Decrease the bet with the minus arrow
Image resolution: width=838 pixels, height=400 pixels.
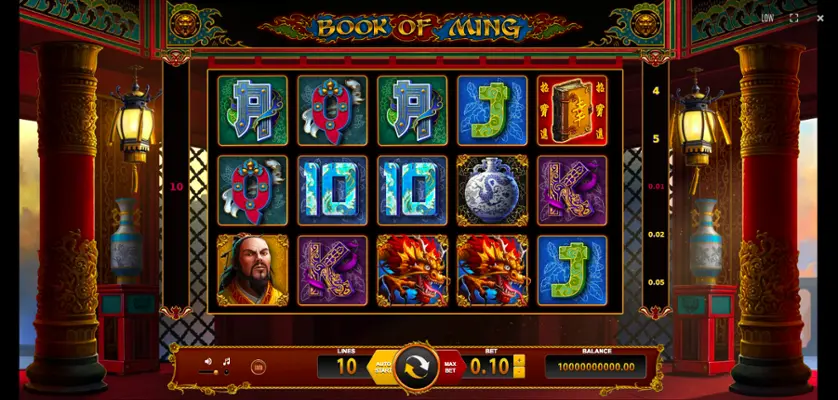[519, 373]
